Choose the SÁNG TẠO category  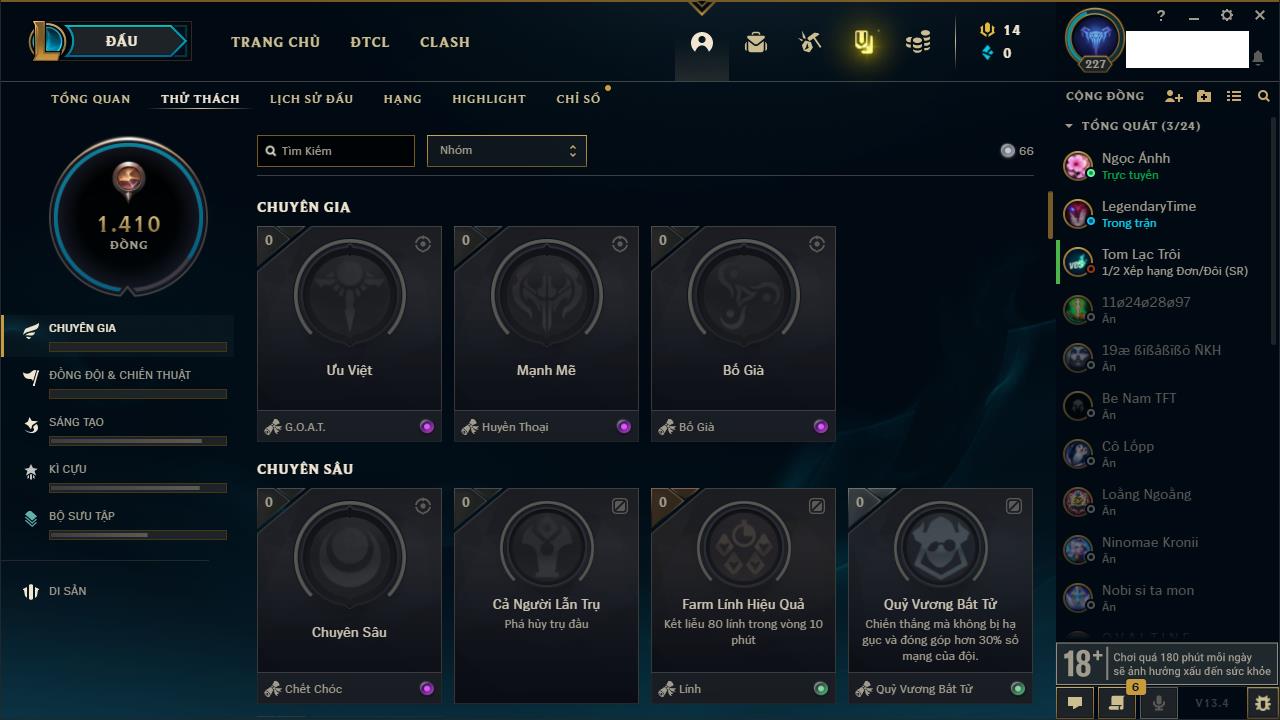click(x=76, y=422)
